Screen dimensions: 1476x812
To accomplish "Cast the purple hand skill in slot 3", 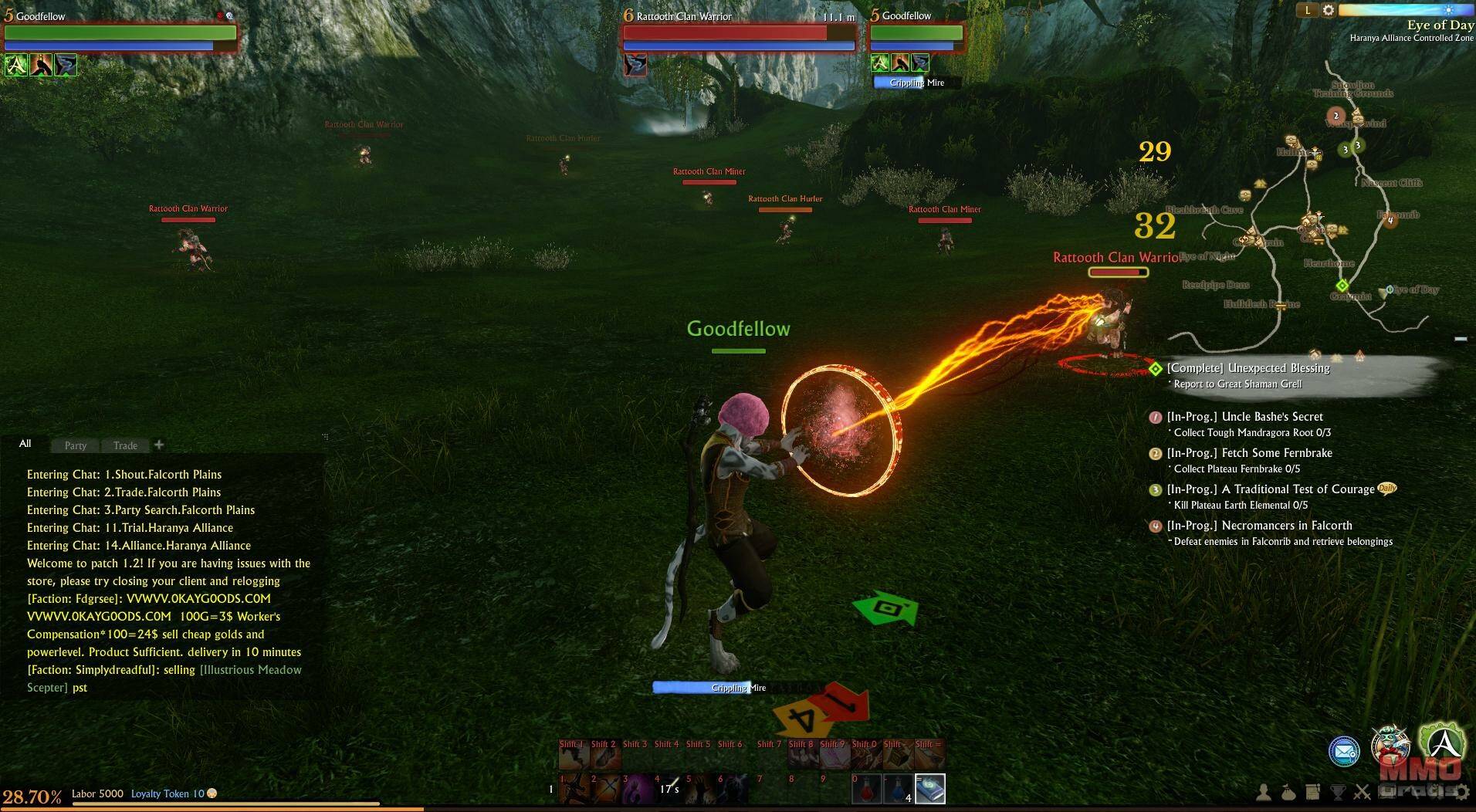I will 638,789.
